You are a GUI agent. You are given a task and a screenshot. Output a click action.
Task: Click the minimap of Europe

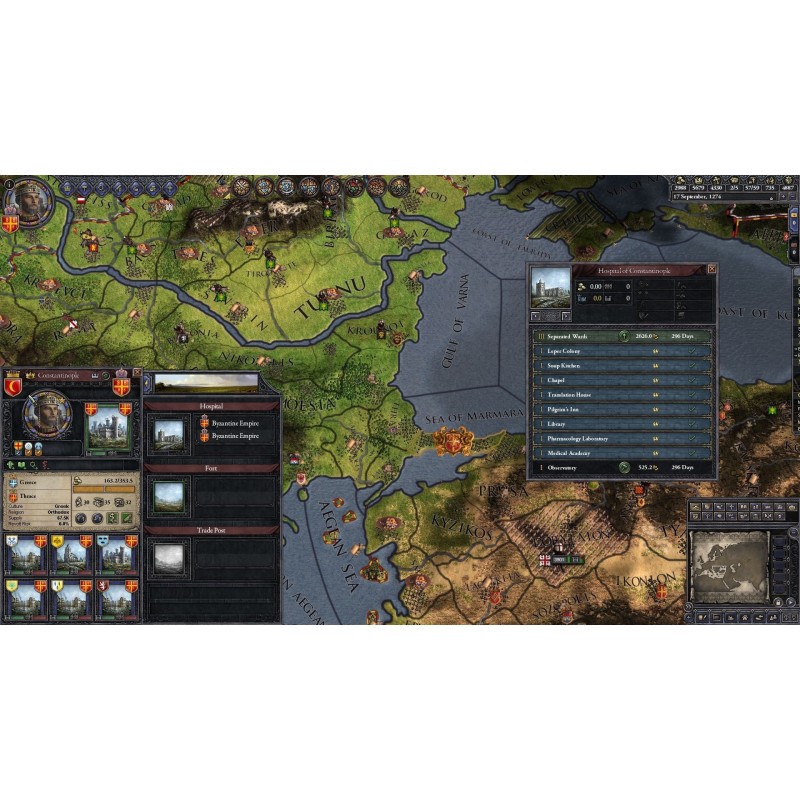729,566
